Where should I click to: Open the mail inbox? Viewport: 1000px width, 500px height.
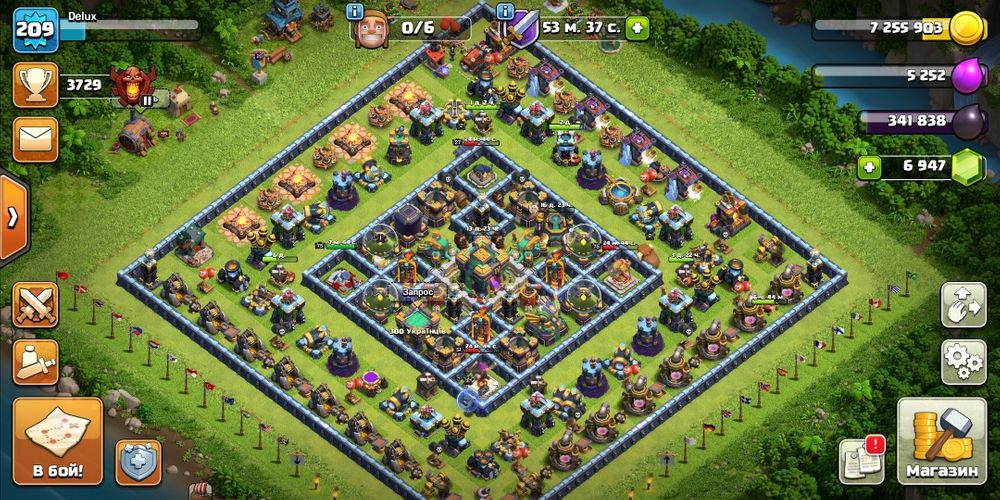click(35, 139)
